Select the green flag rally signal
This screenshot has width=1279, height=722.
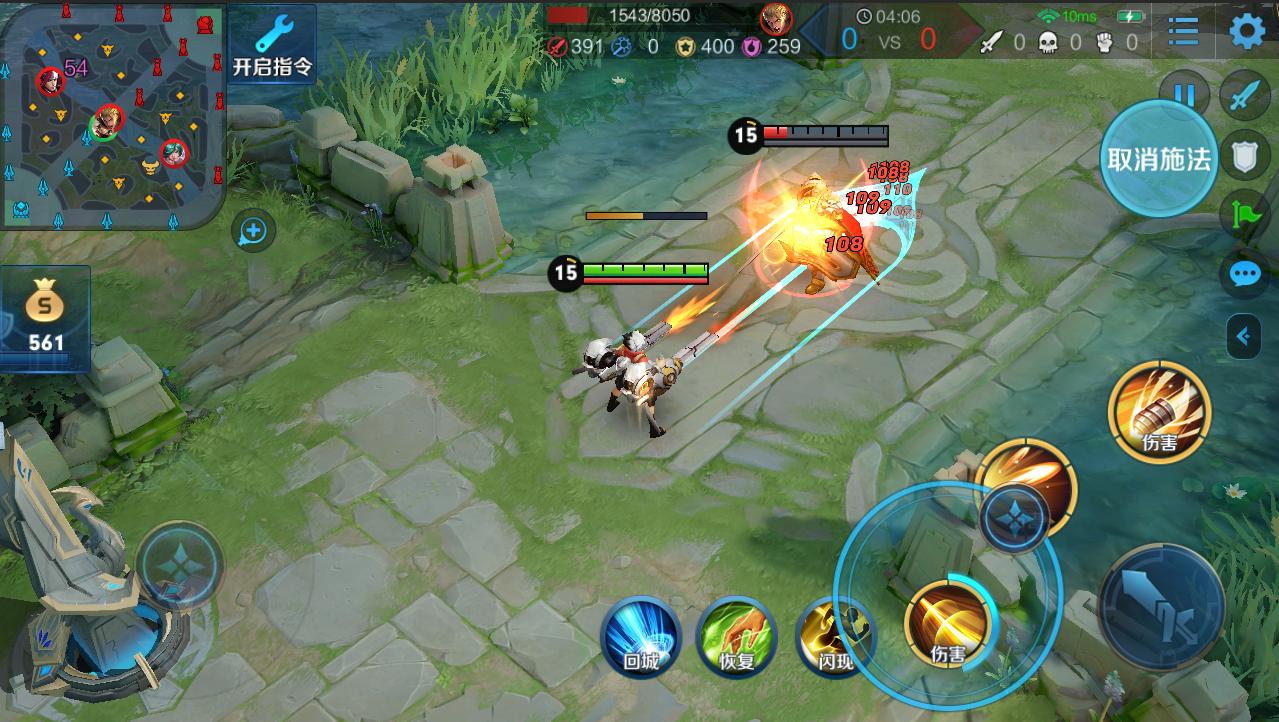coord(1245,214)
